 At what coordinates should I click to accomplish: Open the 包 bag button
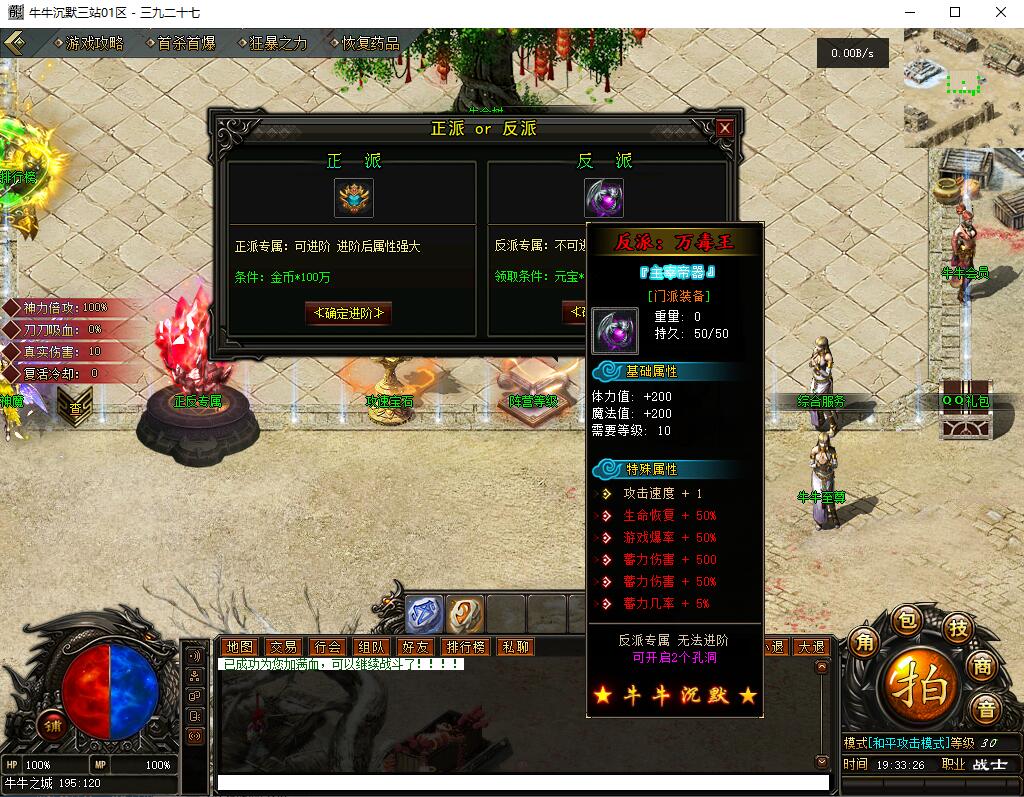coord(905,620)
